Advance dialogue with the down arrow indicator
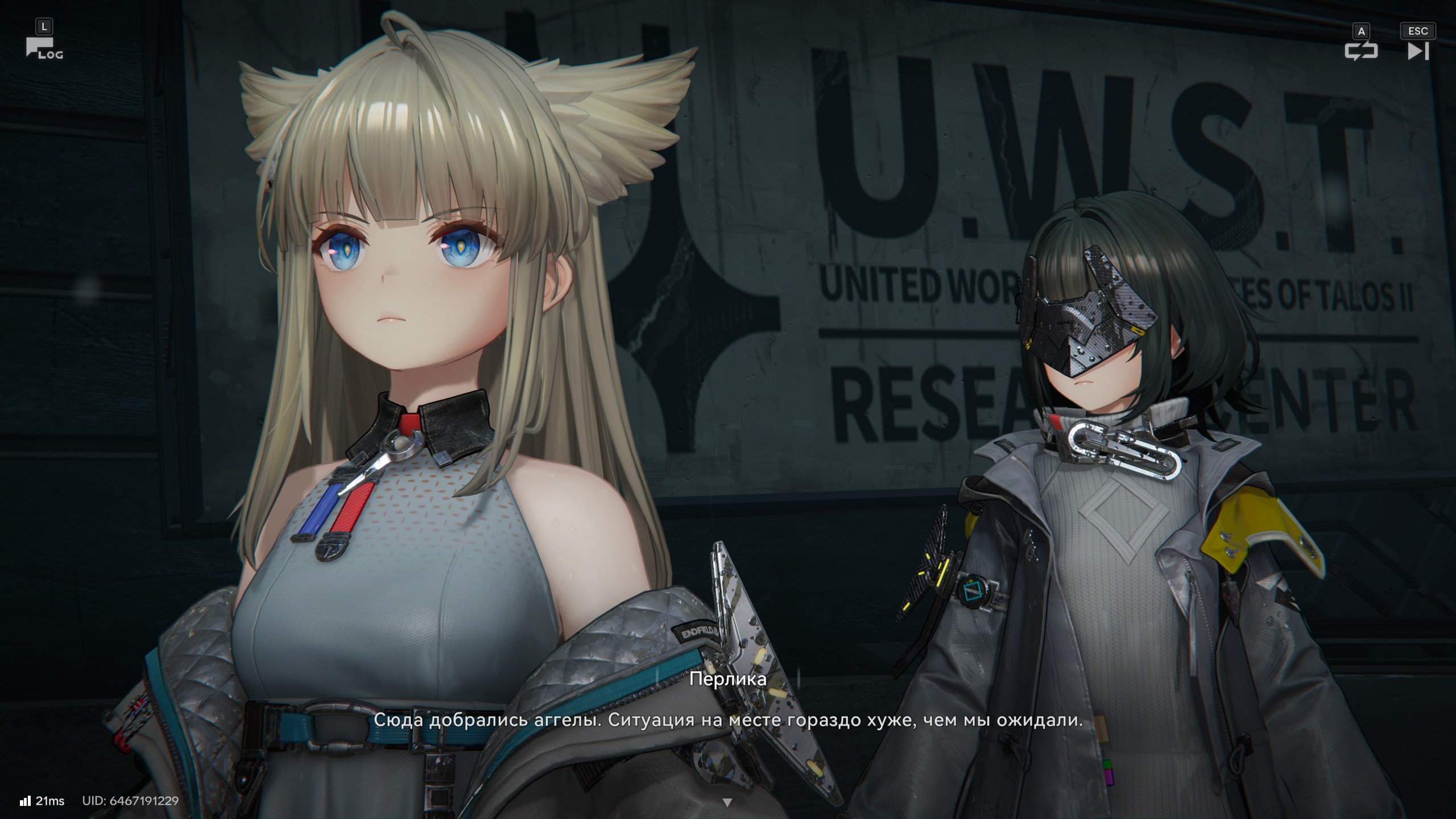The image size is (1456, 819). (x=727, y=803)
